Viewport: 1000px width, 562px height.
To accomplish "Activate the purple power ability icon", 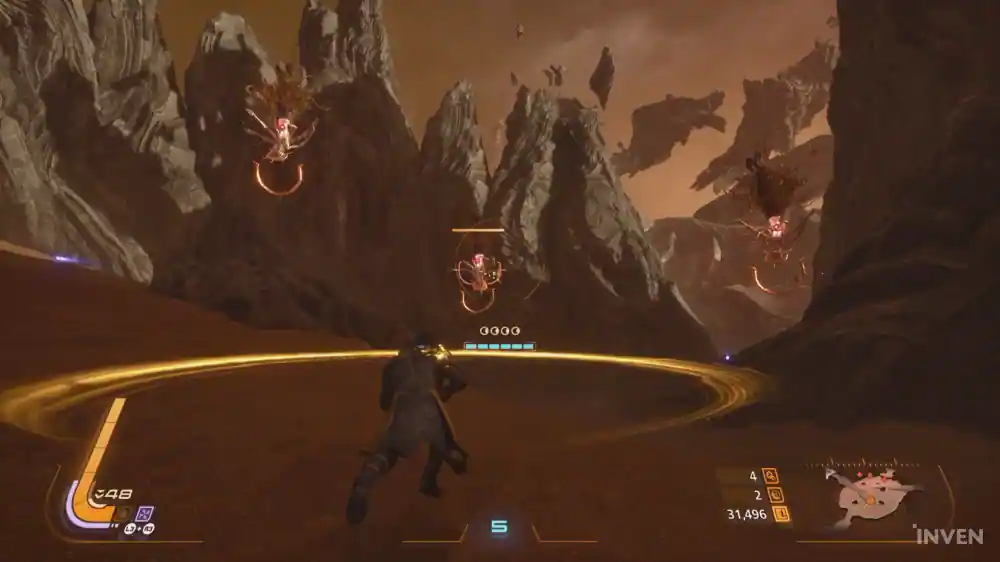I will [x=143, y=513].
